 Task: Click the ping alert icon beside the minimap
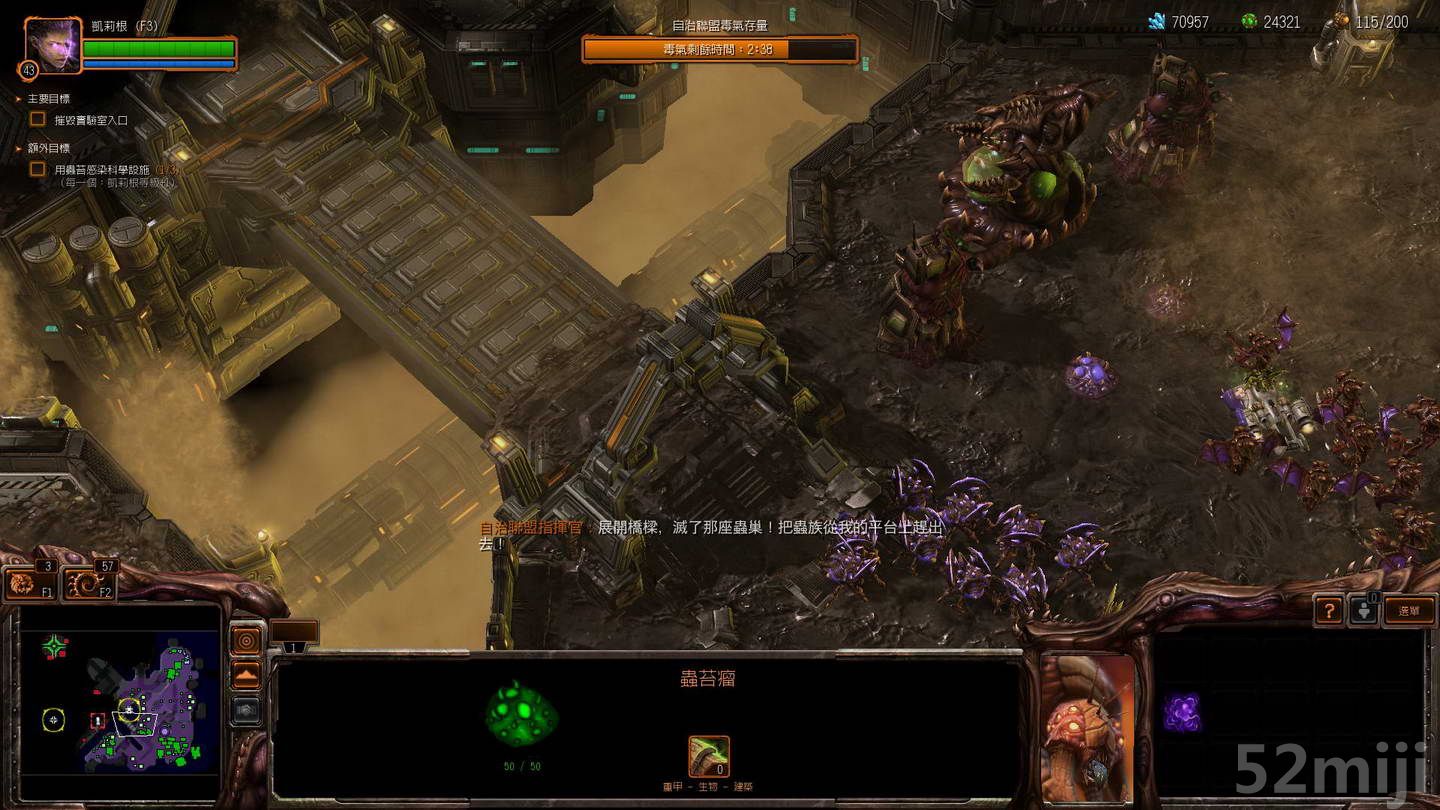(246, 640)
